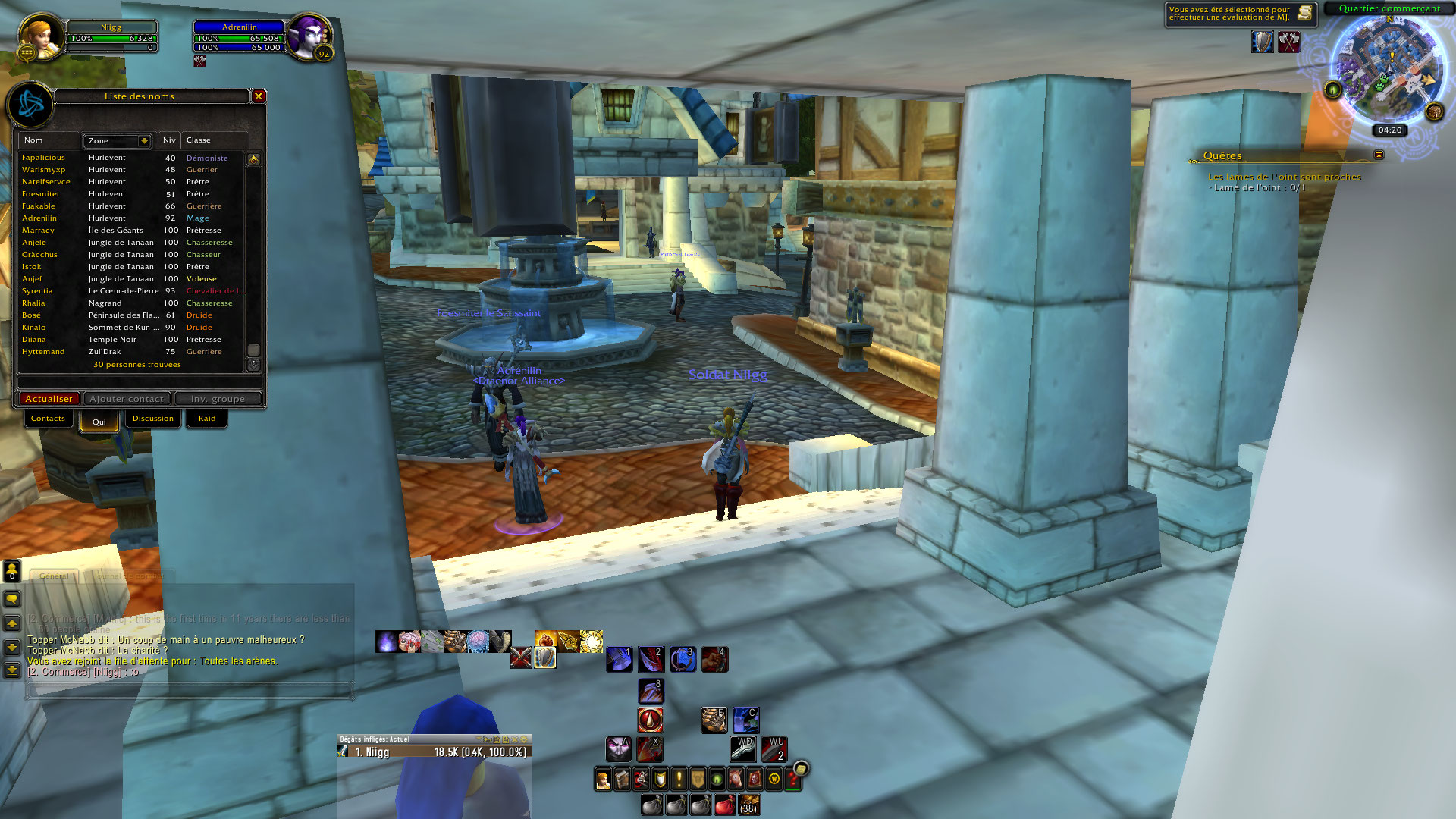1456x819 pixels.
Task: Open the GM evaluation survey notification
Action: (1304, 13)
